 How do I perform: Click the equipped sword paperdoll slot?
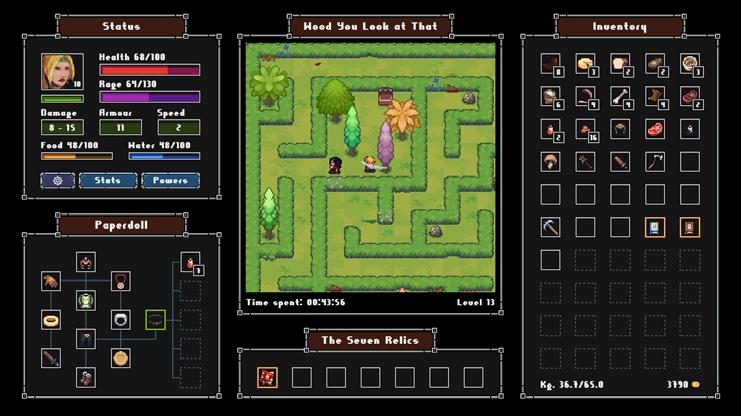[51, 357]
